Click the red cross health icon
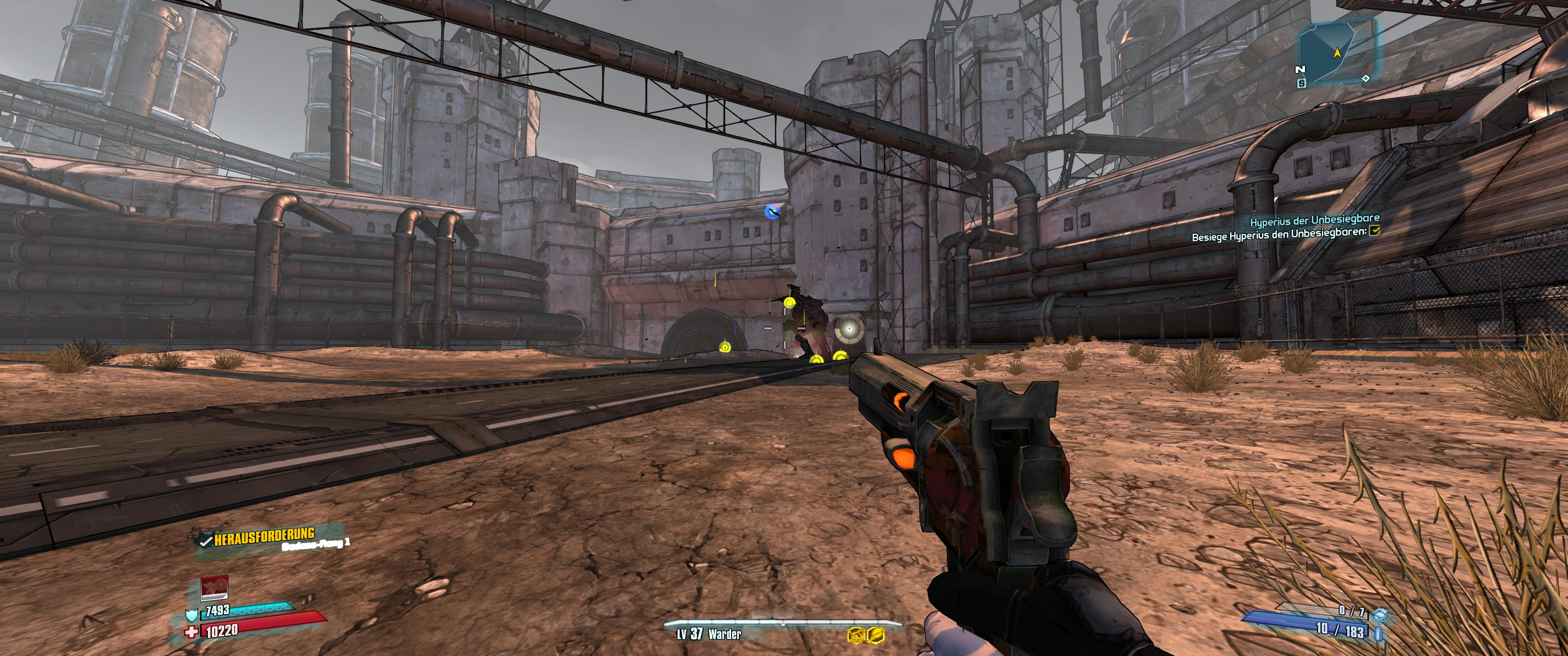Screen dimensions: 1568x656 click(192, 632)
